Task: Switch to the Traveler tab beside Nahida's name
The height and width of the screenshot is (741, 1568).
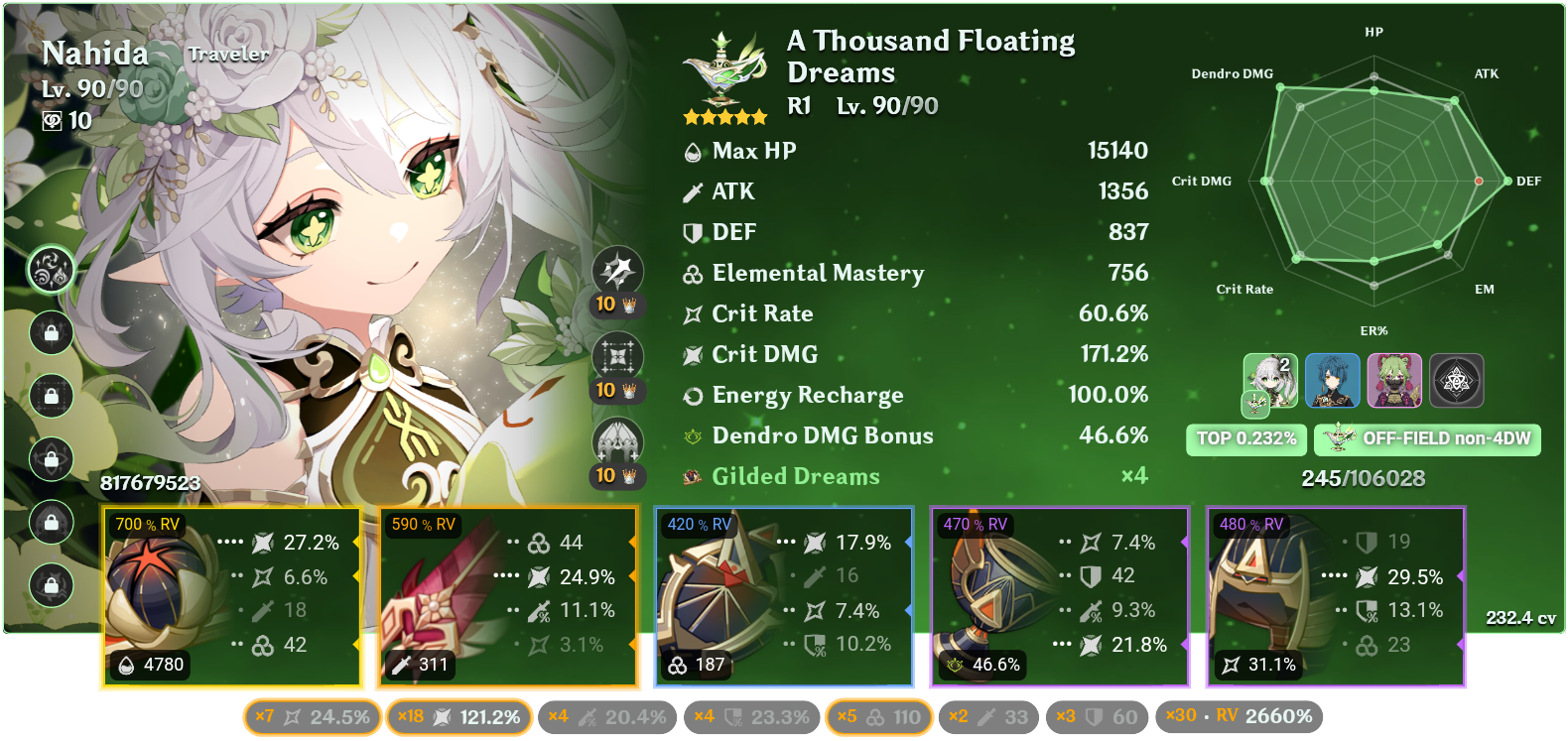Action: click(x=227, y=55)
